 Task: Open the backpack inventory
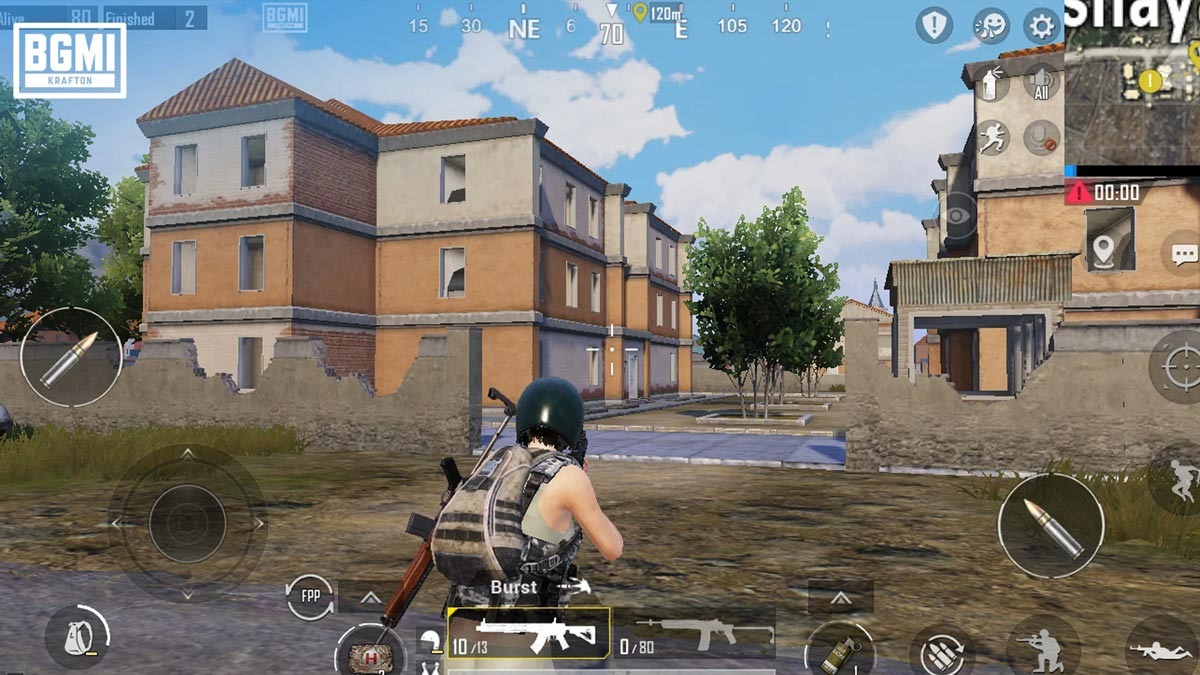78,635
